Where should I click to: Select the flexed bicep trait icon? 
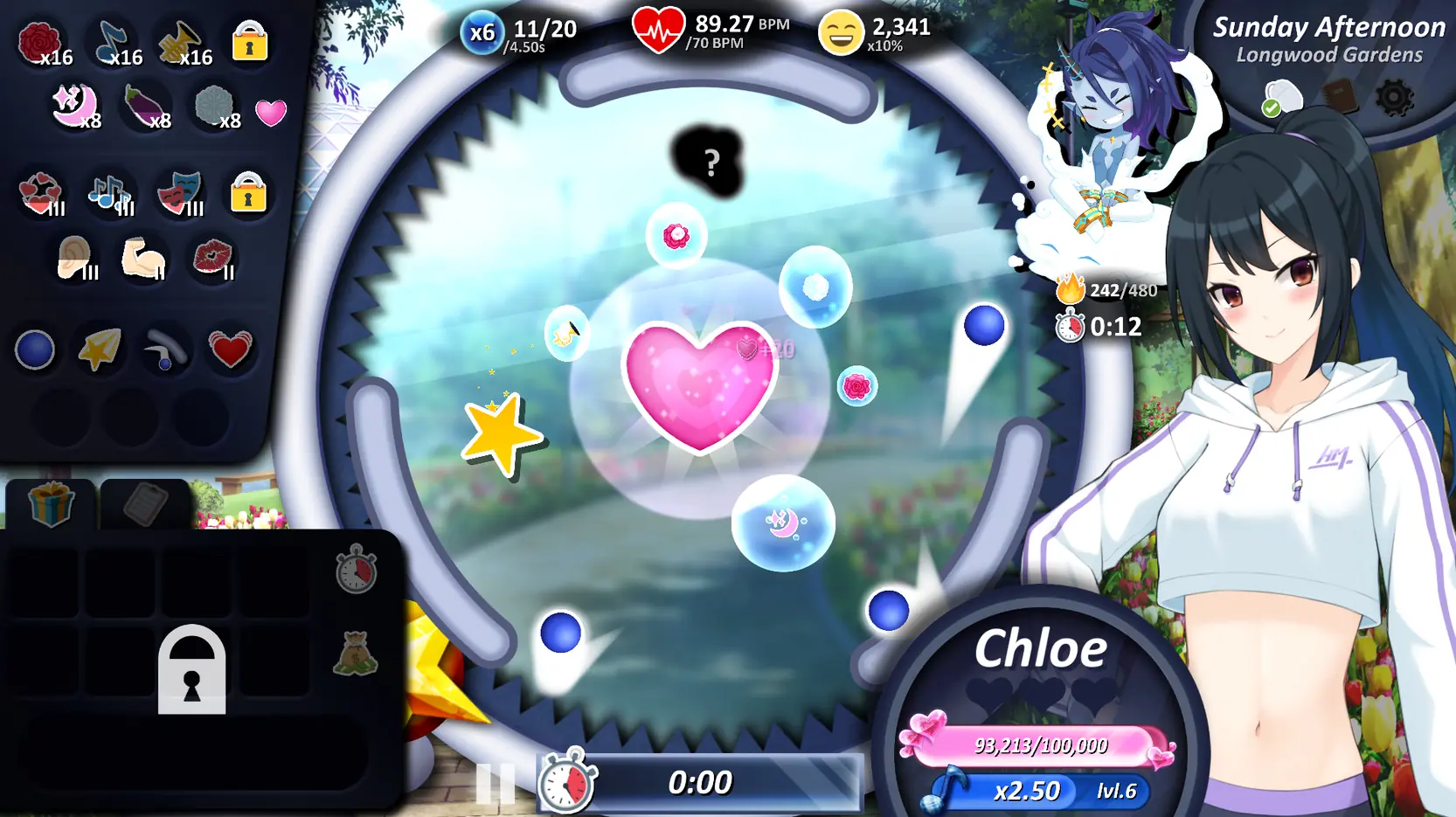point(143,259)
